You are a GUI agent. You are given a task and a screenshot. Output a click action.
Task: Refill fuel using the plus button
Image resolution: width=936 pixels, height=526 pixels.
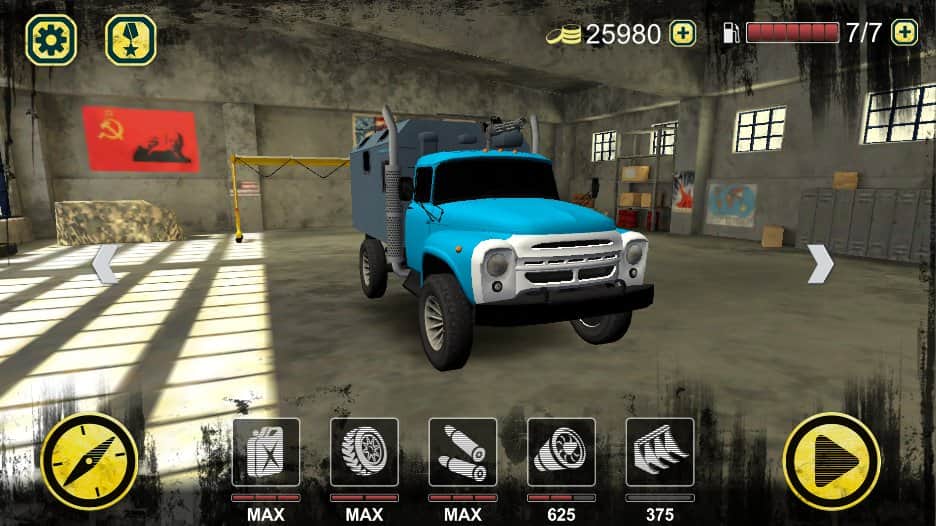tap(904, 33)
